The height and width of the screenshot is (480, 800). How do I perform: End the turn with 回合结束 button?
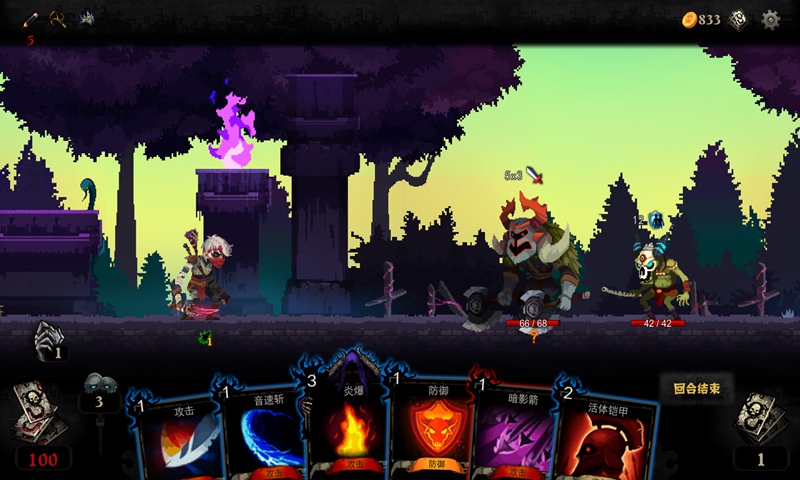[x=696, y=388]
